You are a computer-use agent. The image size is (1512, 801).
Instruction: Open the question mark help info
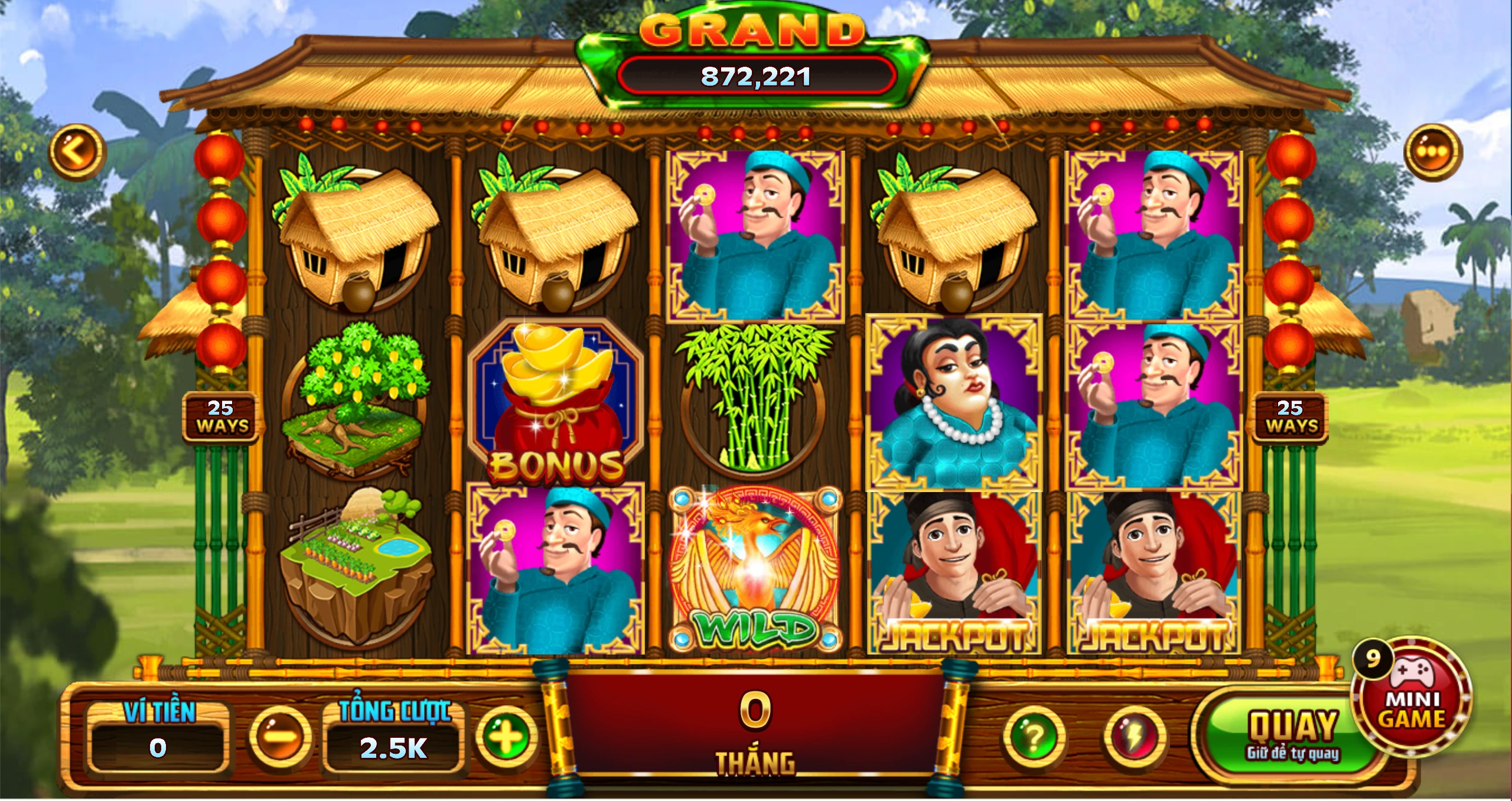[1034, 736]
